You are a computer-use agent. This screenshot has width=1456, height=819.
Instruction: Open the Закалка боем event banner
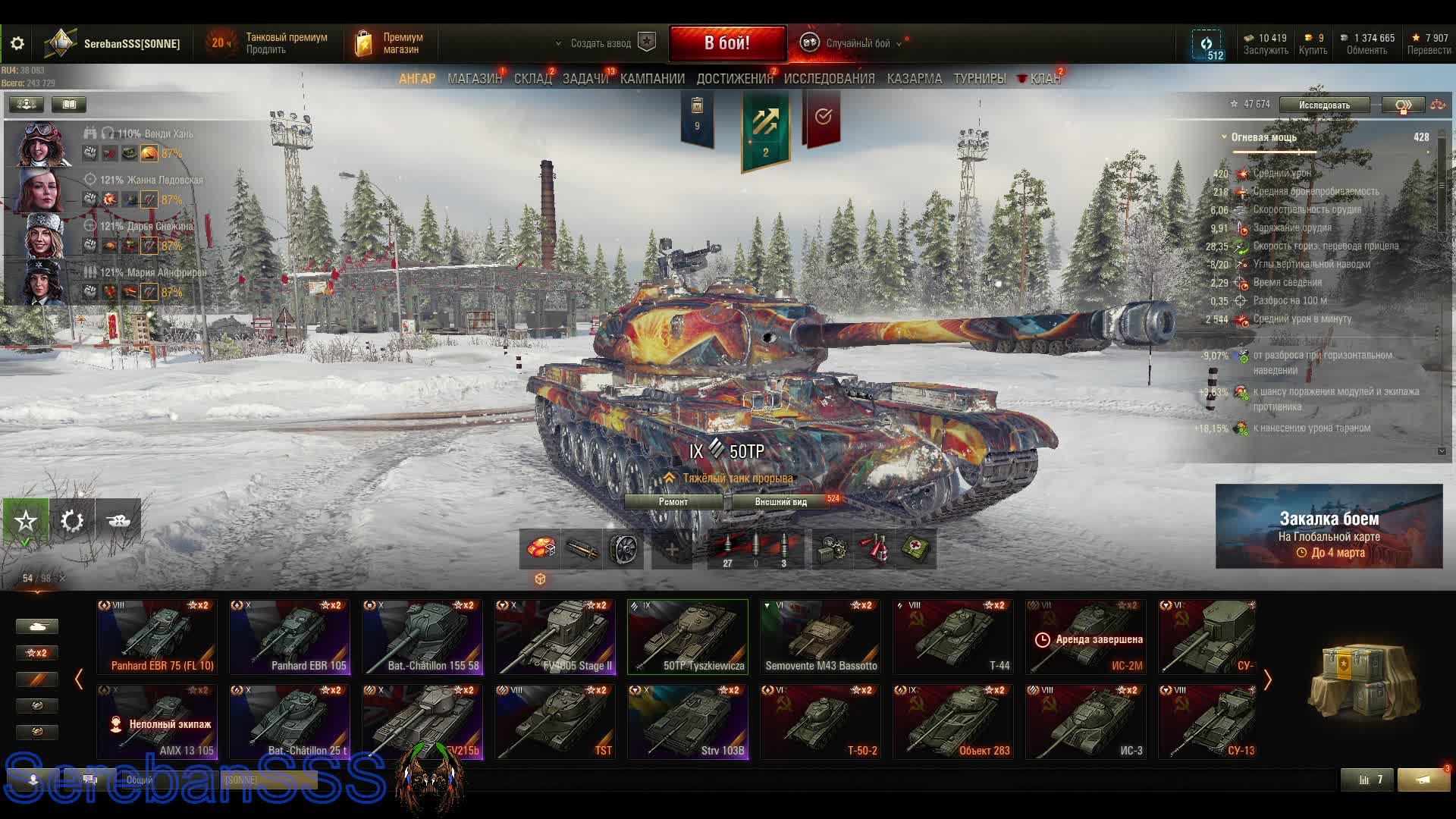(1329, 526)
